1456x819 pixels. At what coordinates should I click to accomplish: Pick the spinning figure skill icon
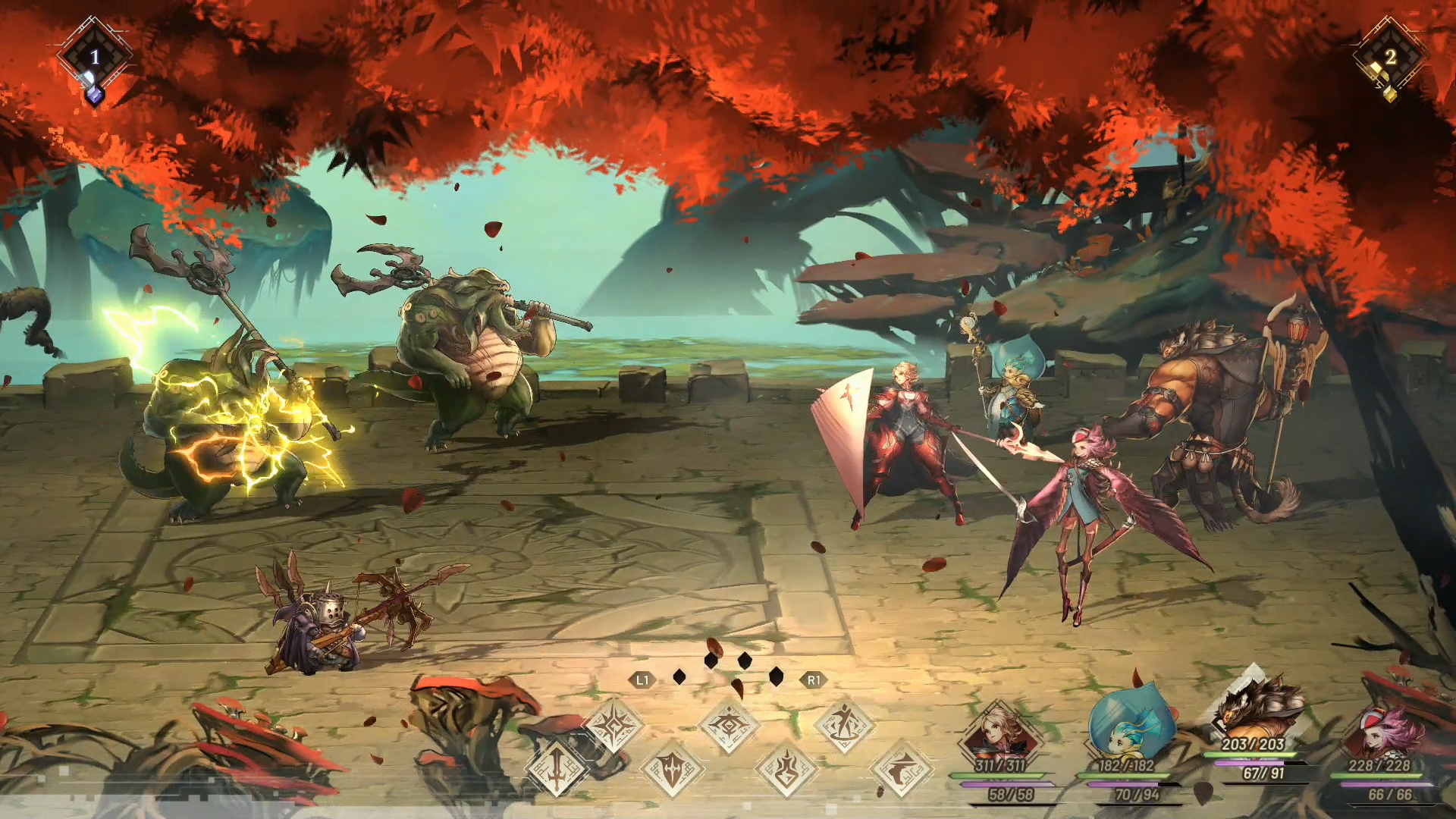coord(844,724)
